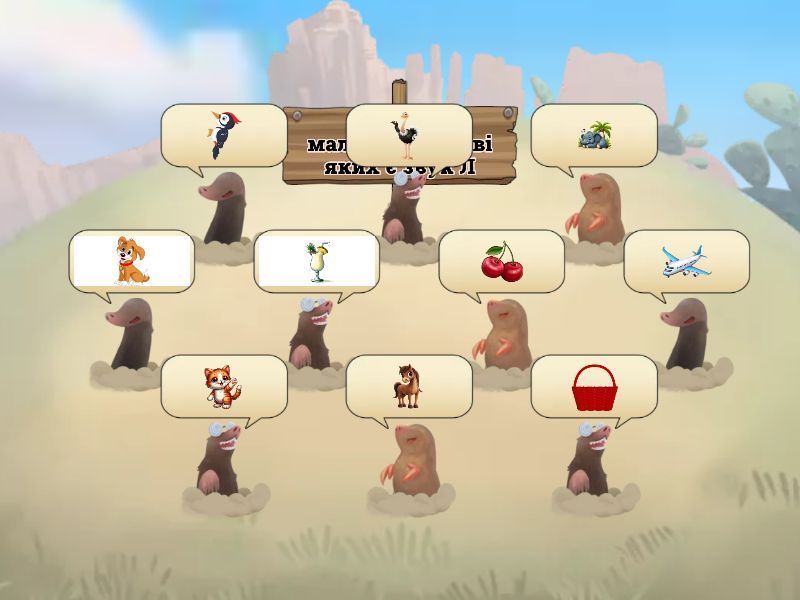Select the ostrich speech bubble
Viewport: 800px width, 600px height.
(408, 135)
